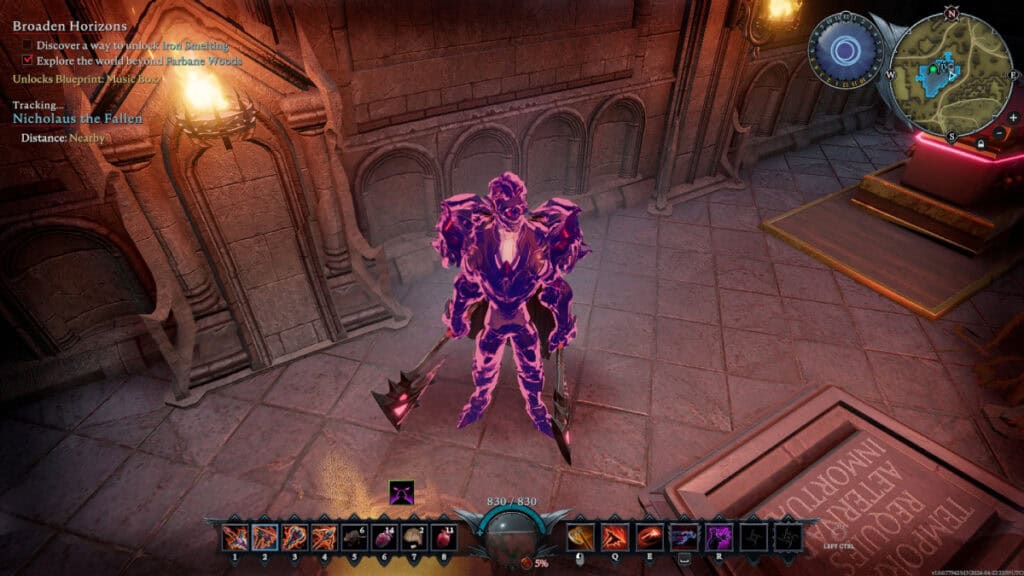Equip the mace weapon in slot 3
This screenshot has height=576, width=1024.
tap(295, 538)
